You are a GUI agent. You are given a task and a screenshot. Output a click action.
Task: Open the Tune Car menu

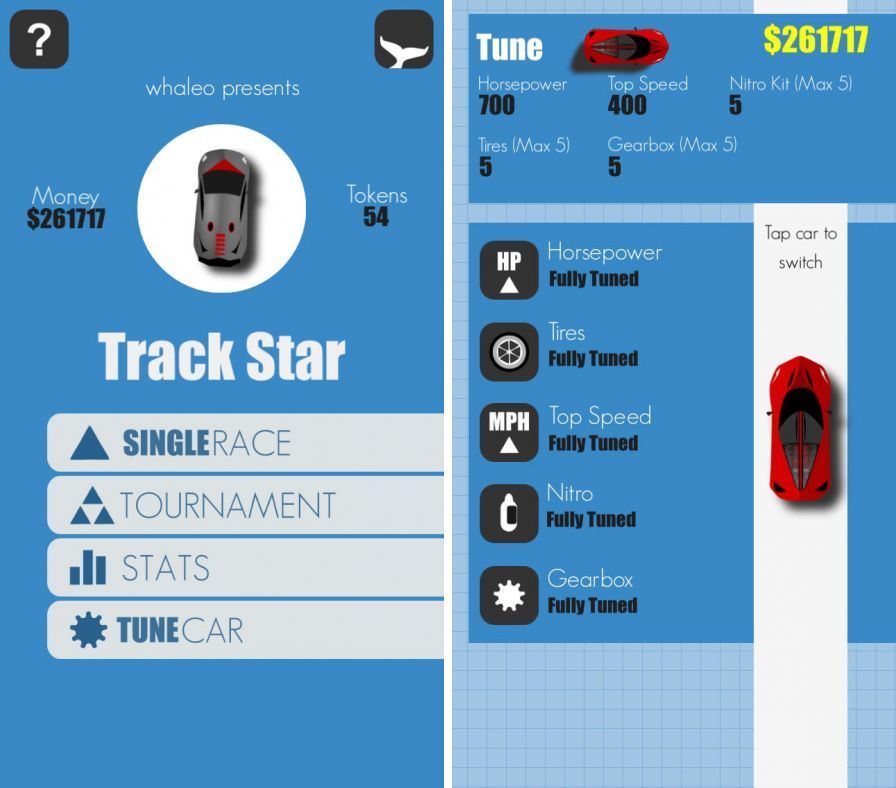[x=245, y=630]
